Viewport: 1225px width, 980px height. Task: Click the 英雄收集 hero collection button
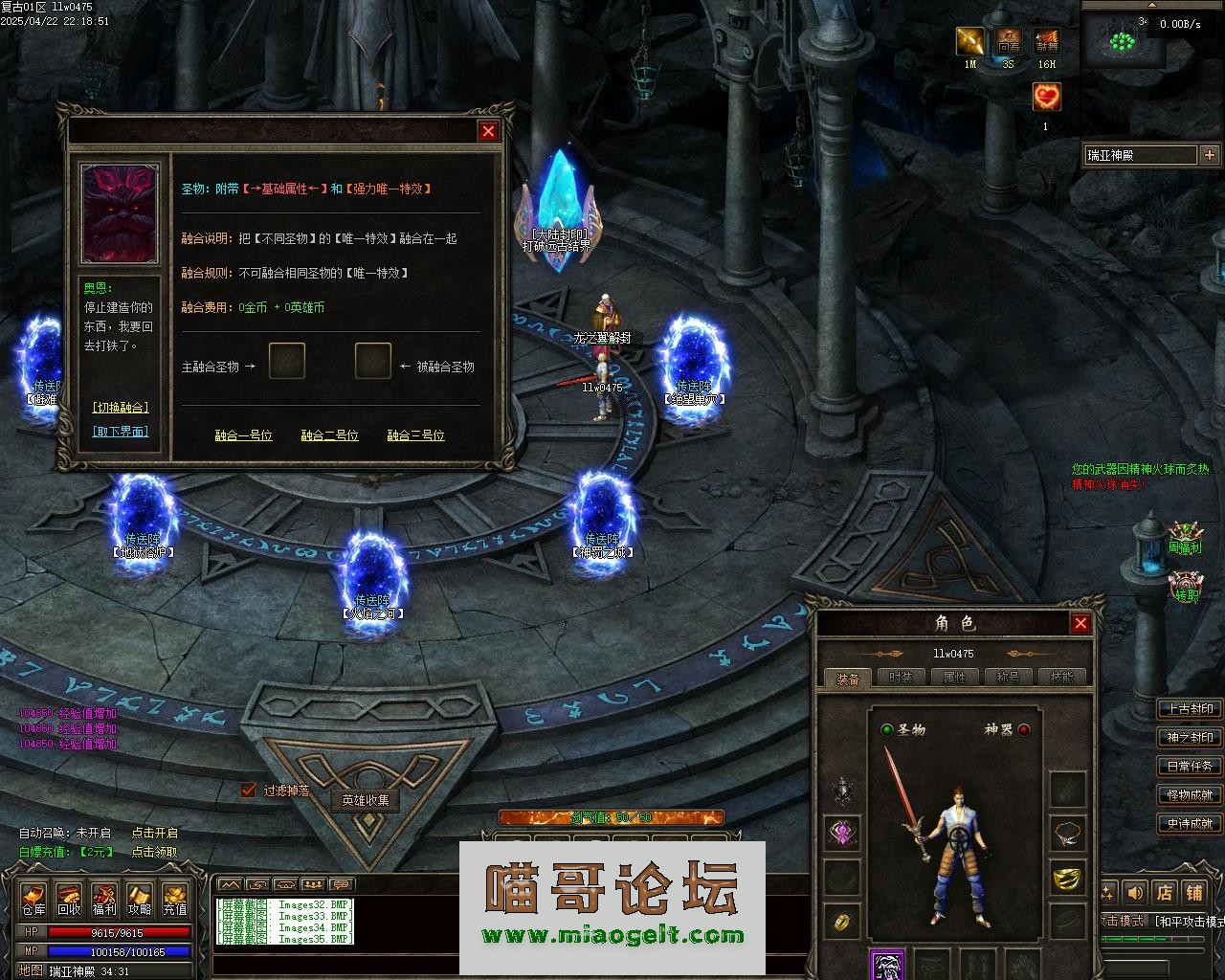tap(366, 800)
